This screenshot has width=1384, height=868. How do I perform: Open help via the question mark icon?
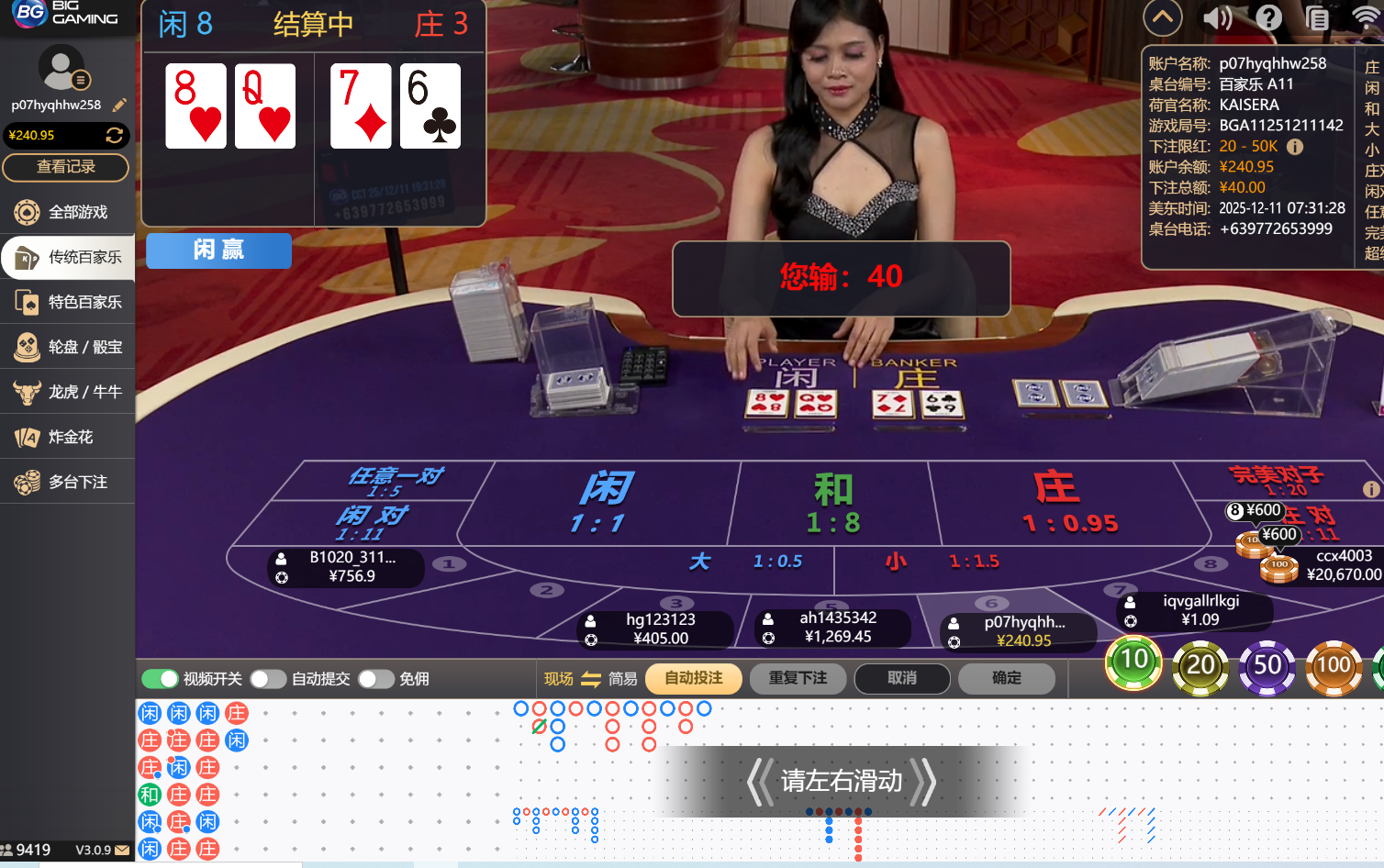1267,17
